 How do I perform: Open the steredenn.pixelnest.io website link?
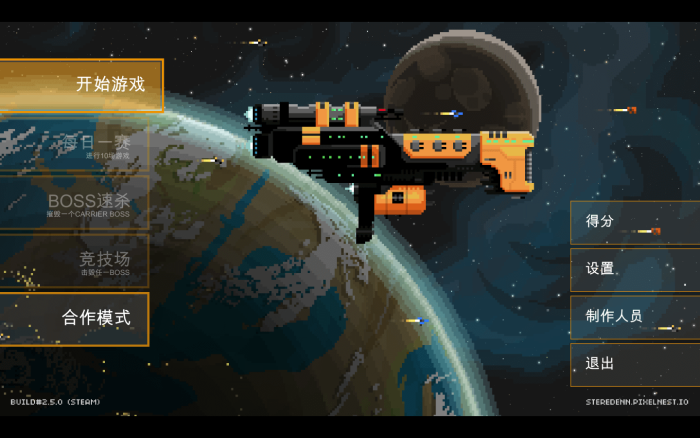[637, 402]
